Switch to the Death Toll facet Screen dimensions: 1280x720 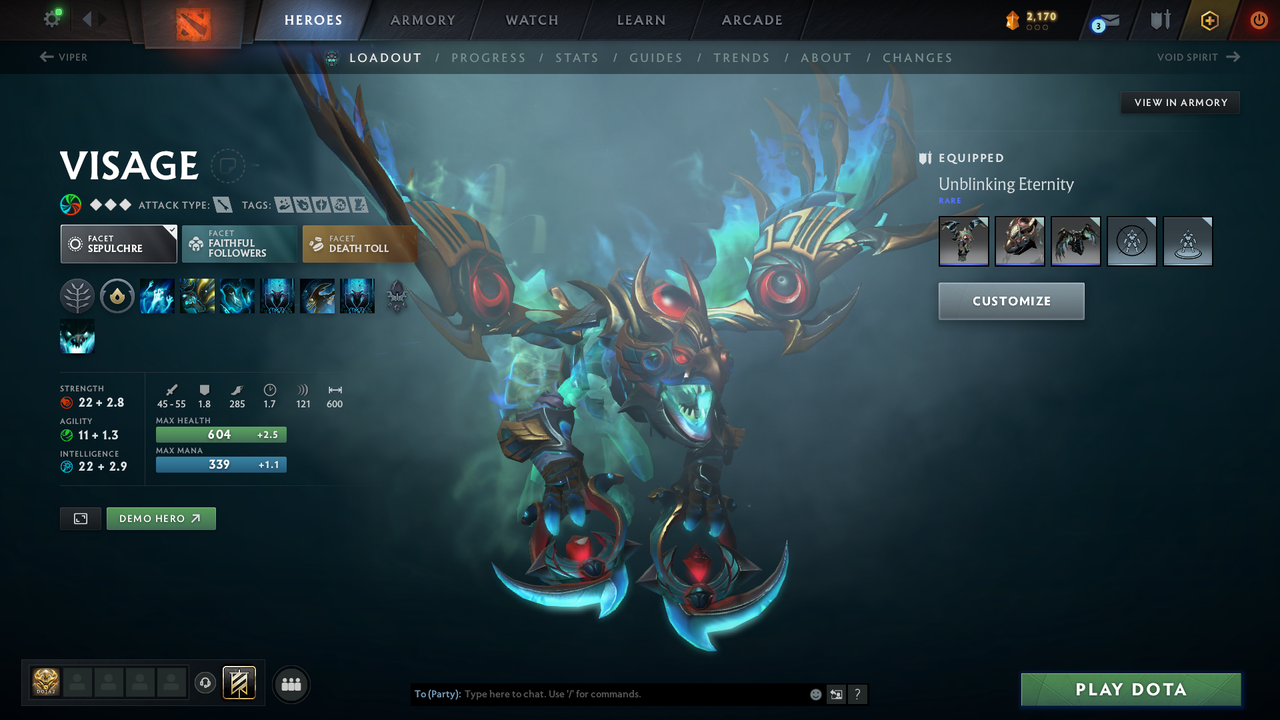(359, 243)
